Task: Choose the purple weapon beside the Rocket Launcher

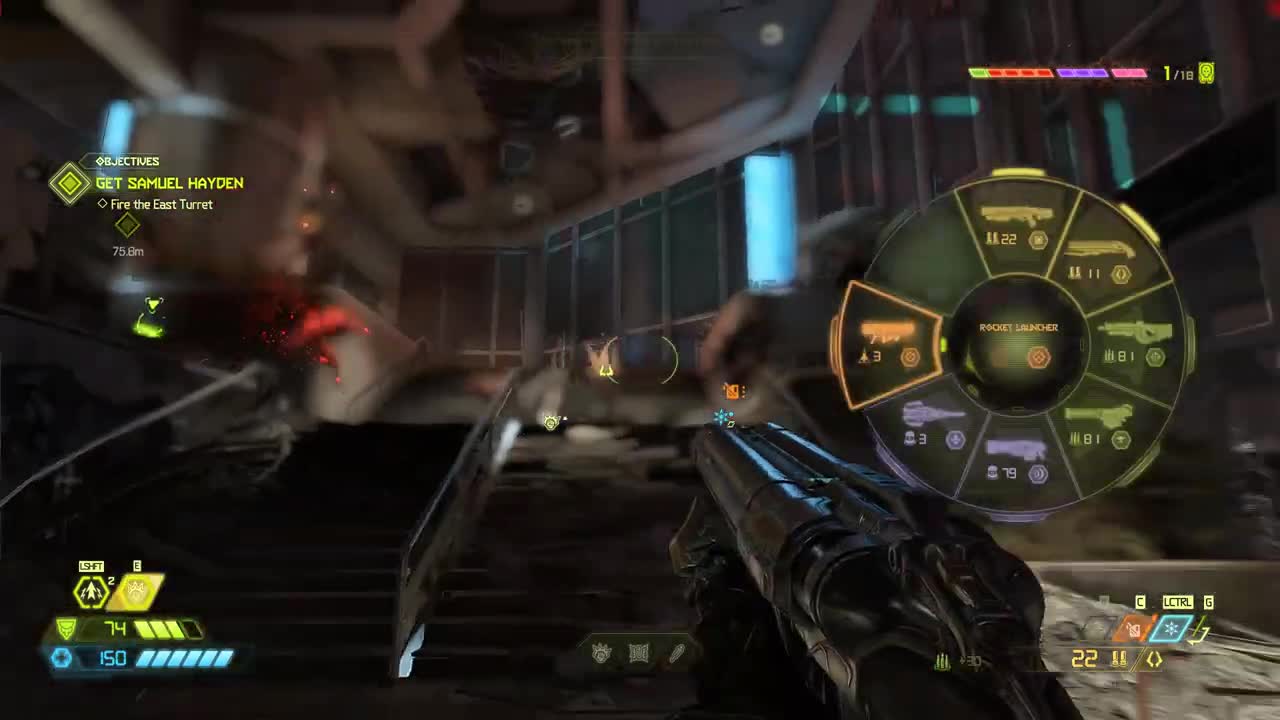Action: tap(930, 425)
